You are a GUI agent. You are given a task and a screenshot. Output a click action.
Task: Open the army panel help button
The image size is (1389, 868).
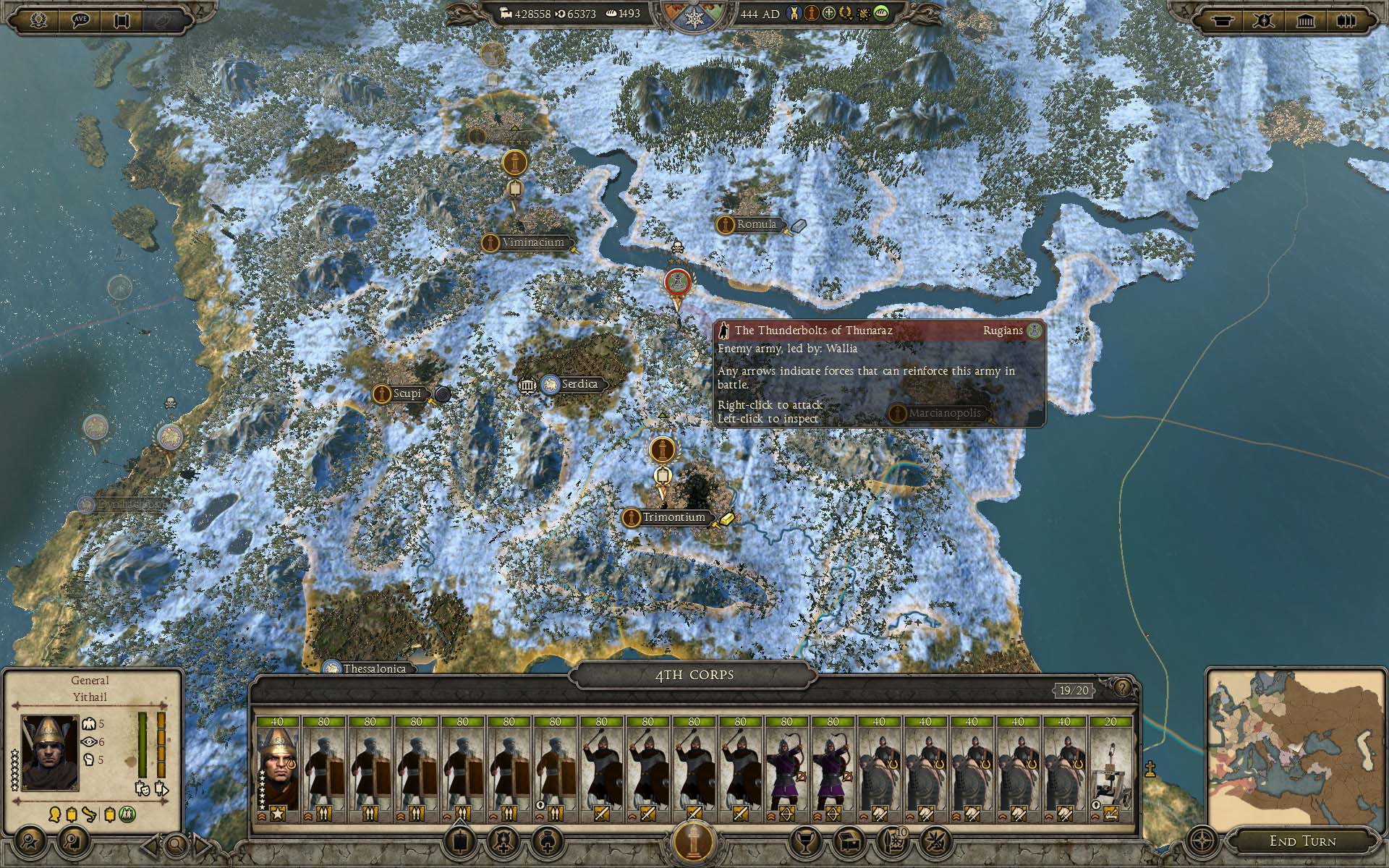(x=1122, y=688)
